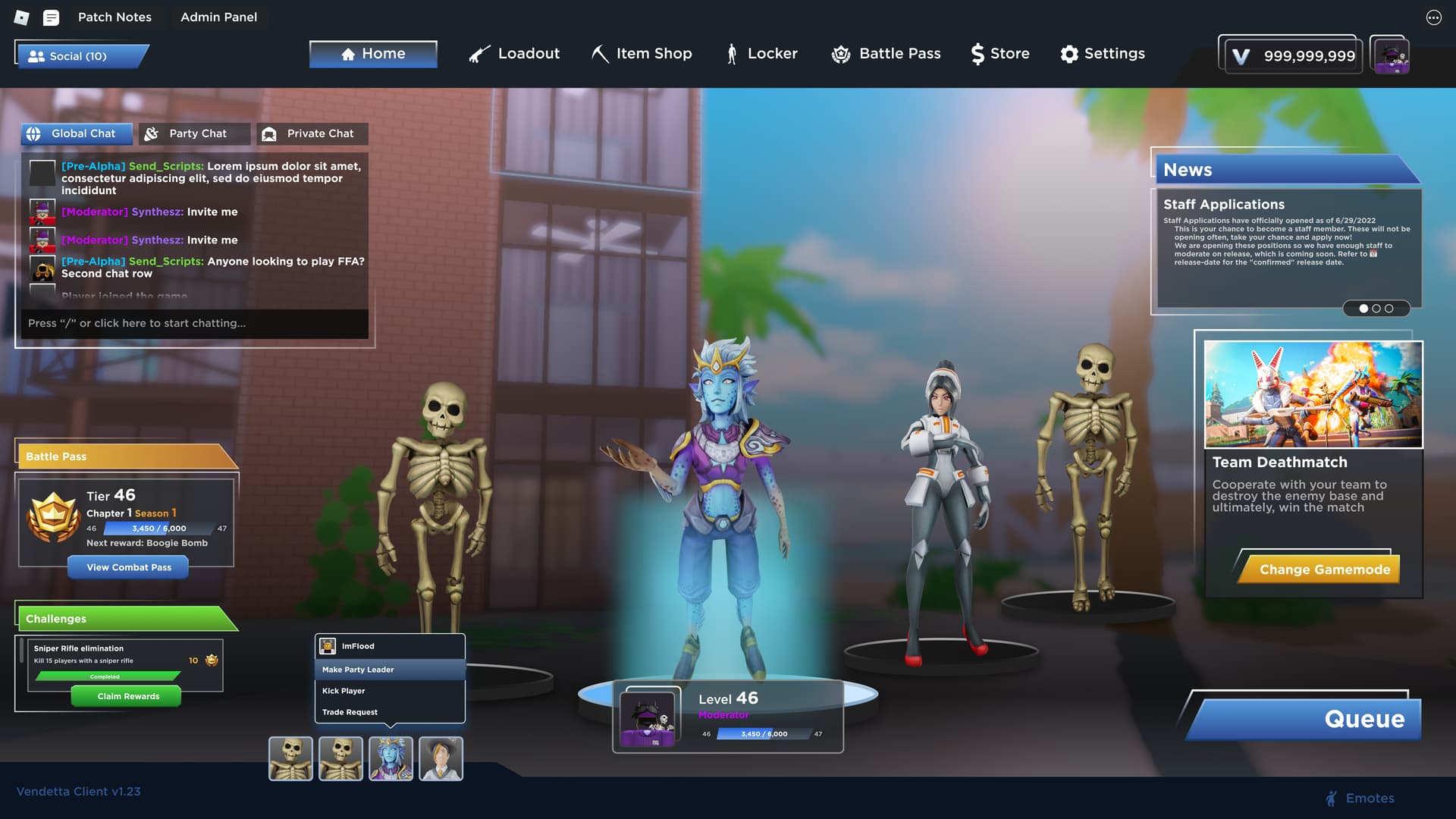Claim Rewards for sniper challenge
The height and width of the screenshot is (819, 1456).
point(127,696)
